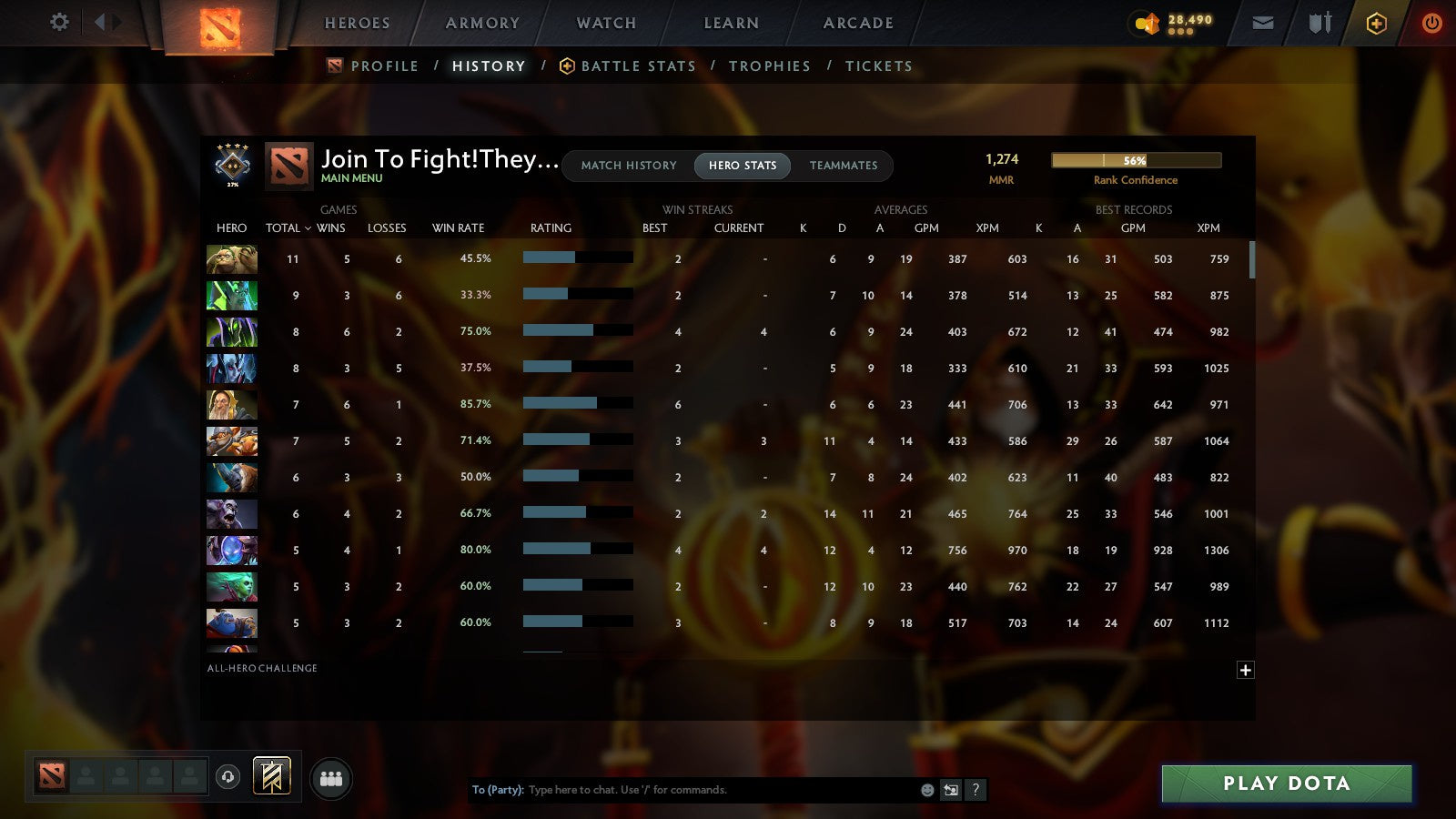The height and width of the screenshot is (819, 1456).
Task: Expand the All-Hero Challenge plus button
Action: click(x=1244, y=670)
